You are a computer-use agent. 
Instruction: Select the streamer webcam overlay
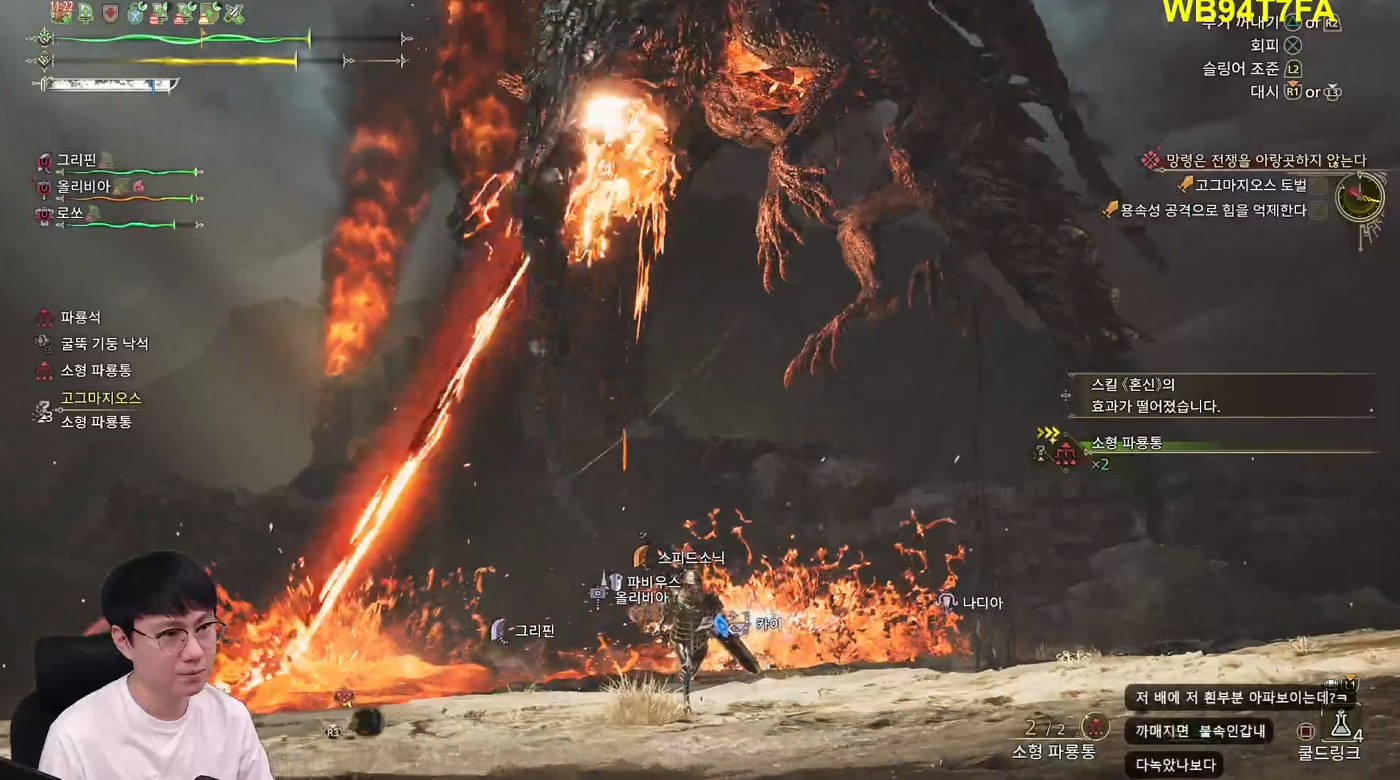coord(150,668)
